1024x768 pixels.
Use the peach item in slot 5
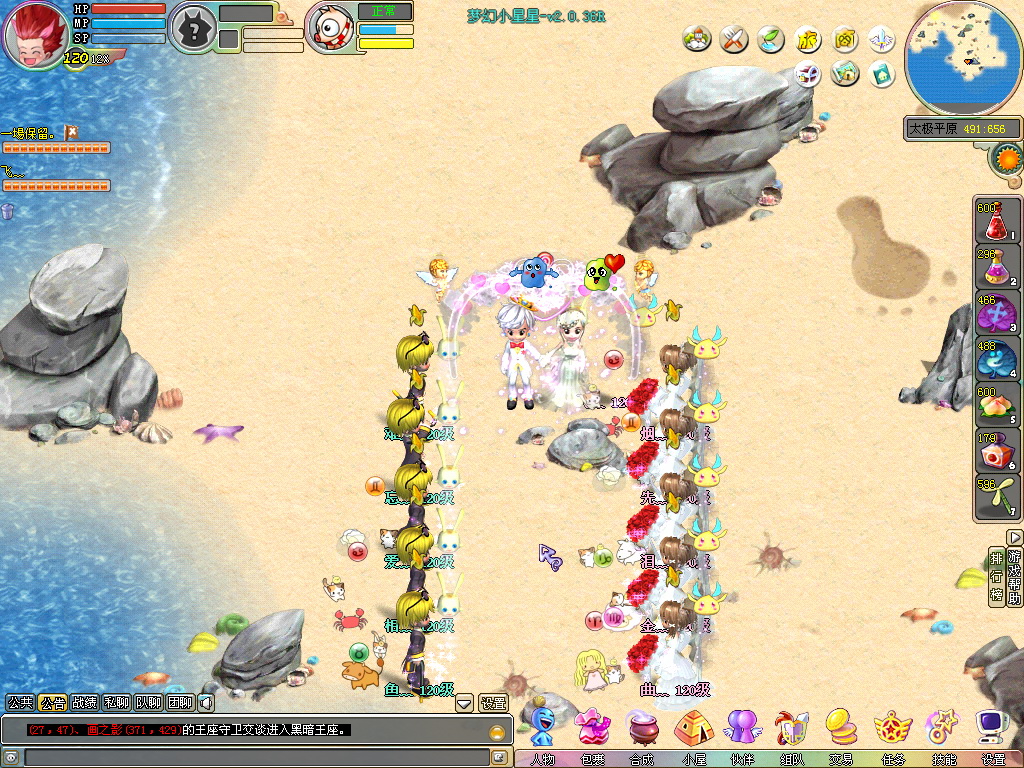point(996,402)
